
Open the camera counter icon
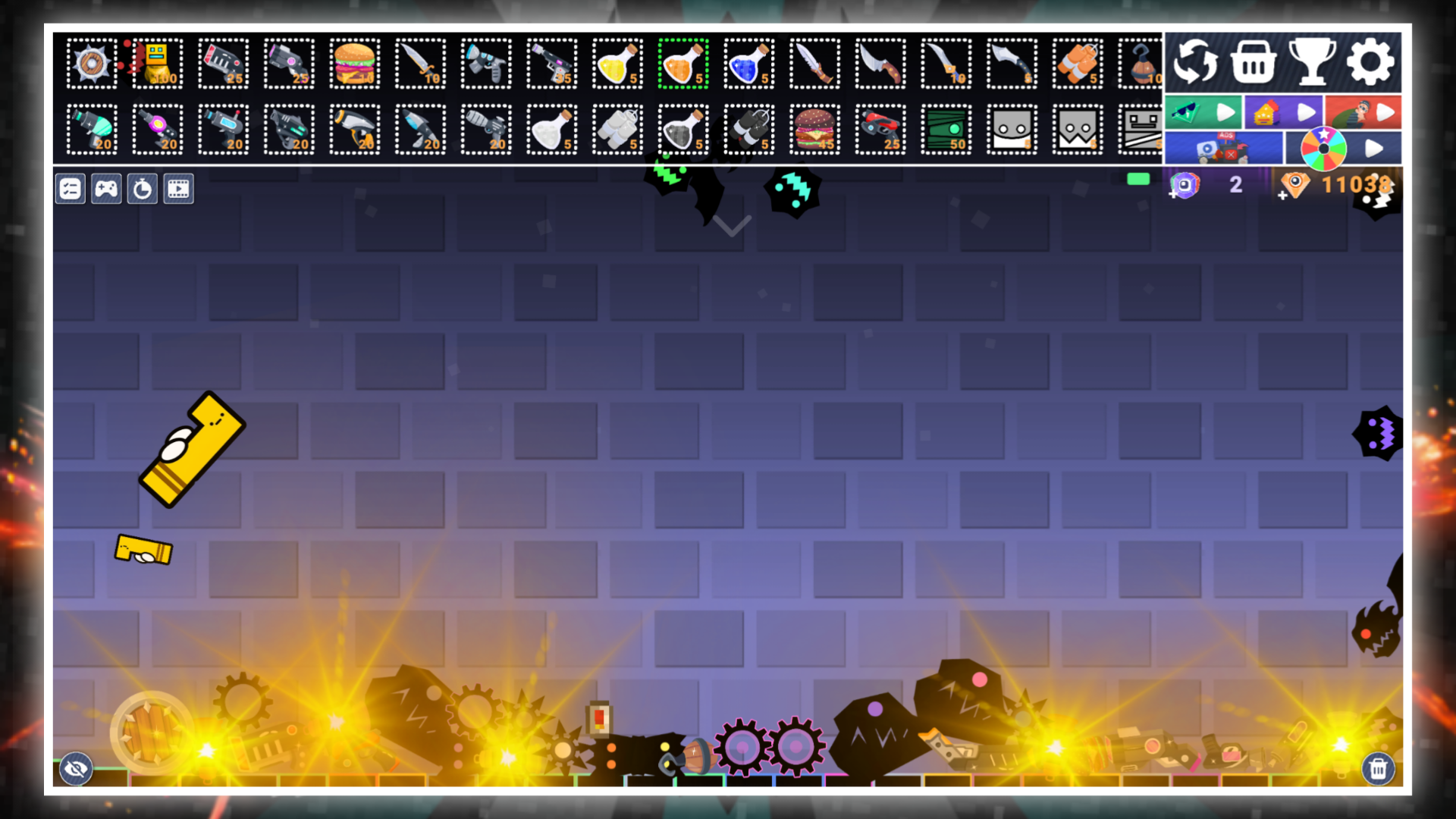tap(1187, 184)
